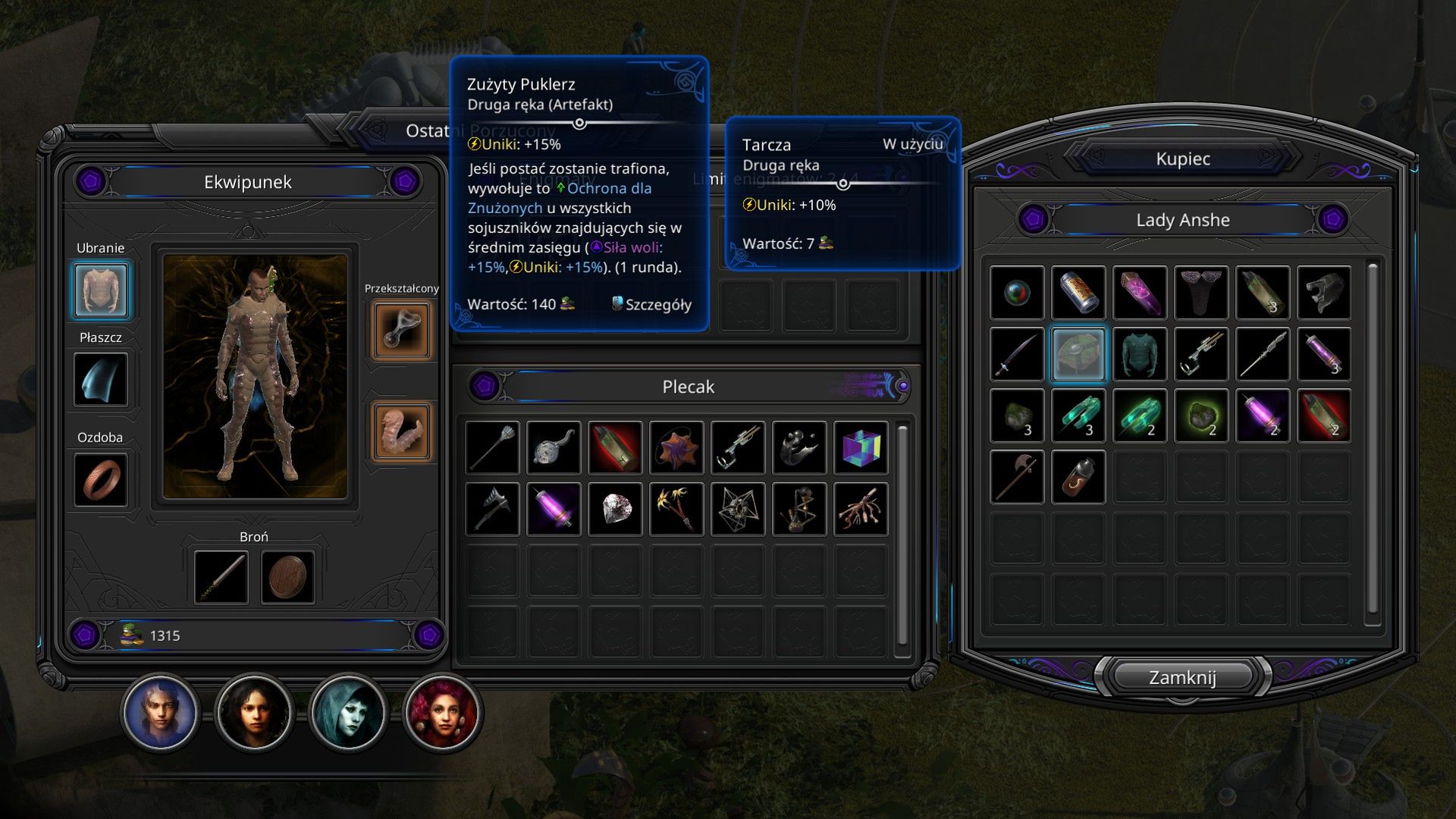Image resolution: width=1456 pixels, height=819 pixels.
Task: Choose the blue-haired party member portrait
Action: (x=160, y=714)
